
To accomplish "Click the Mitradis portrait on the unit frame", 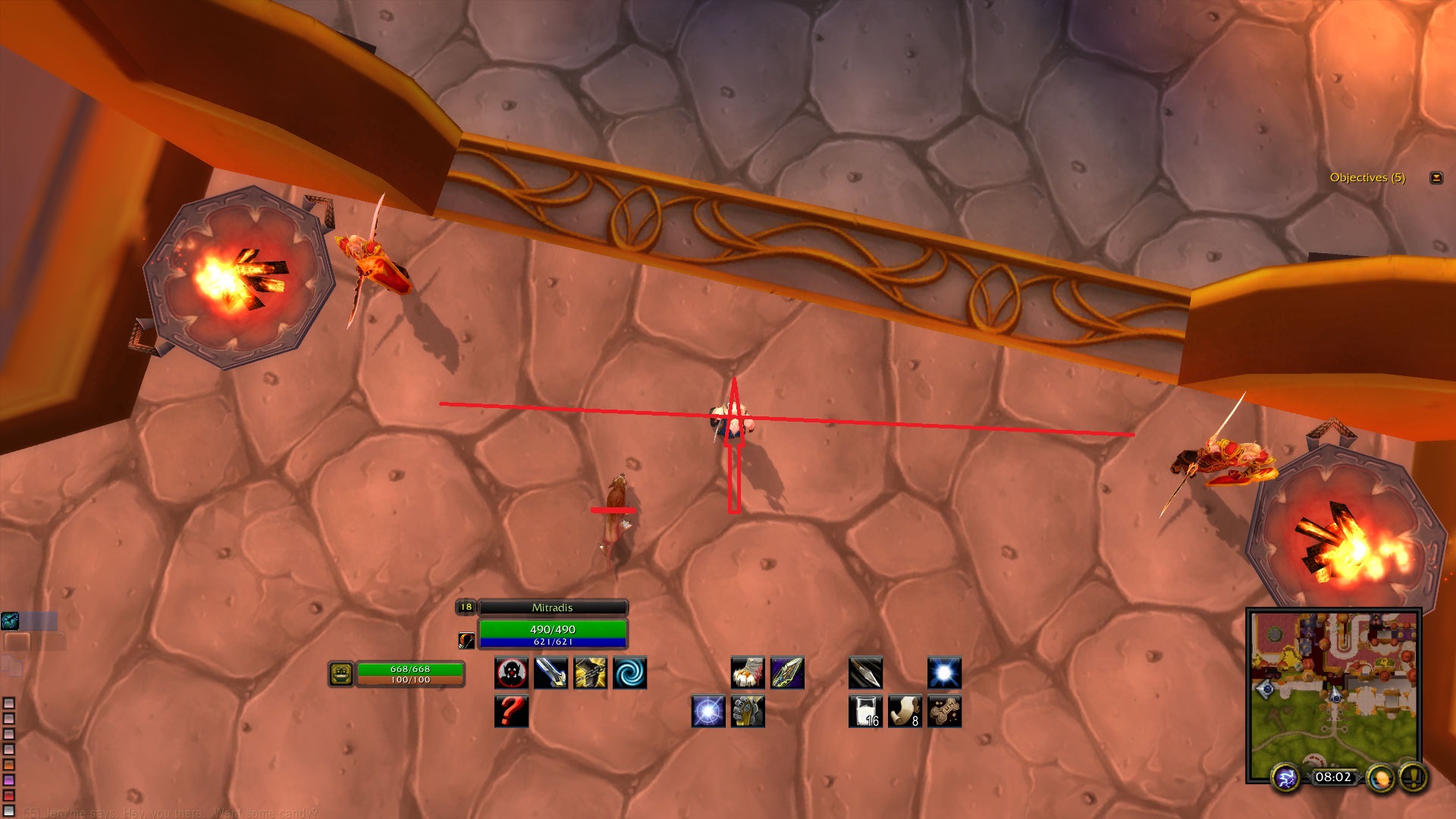I will click(466, 642).
